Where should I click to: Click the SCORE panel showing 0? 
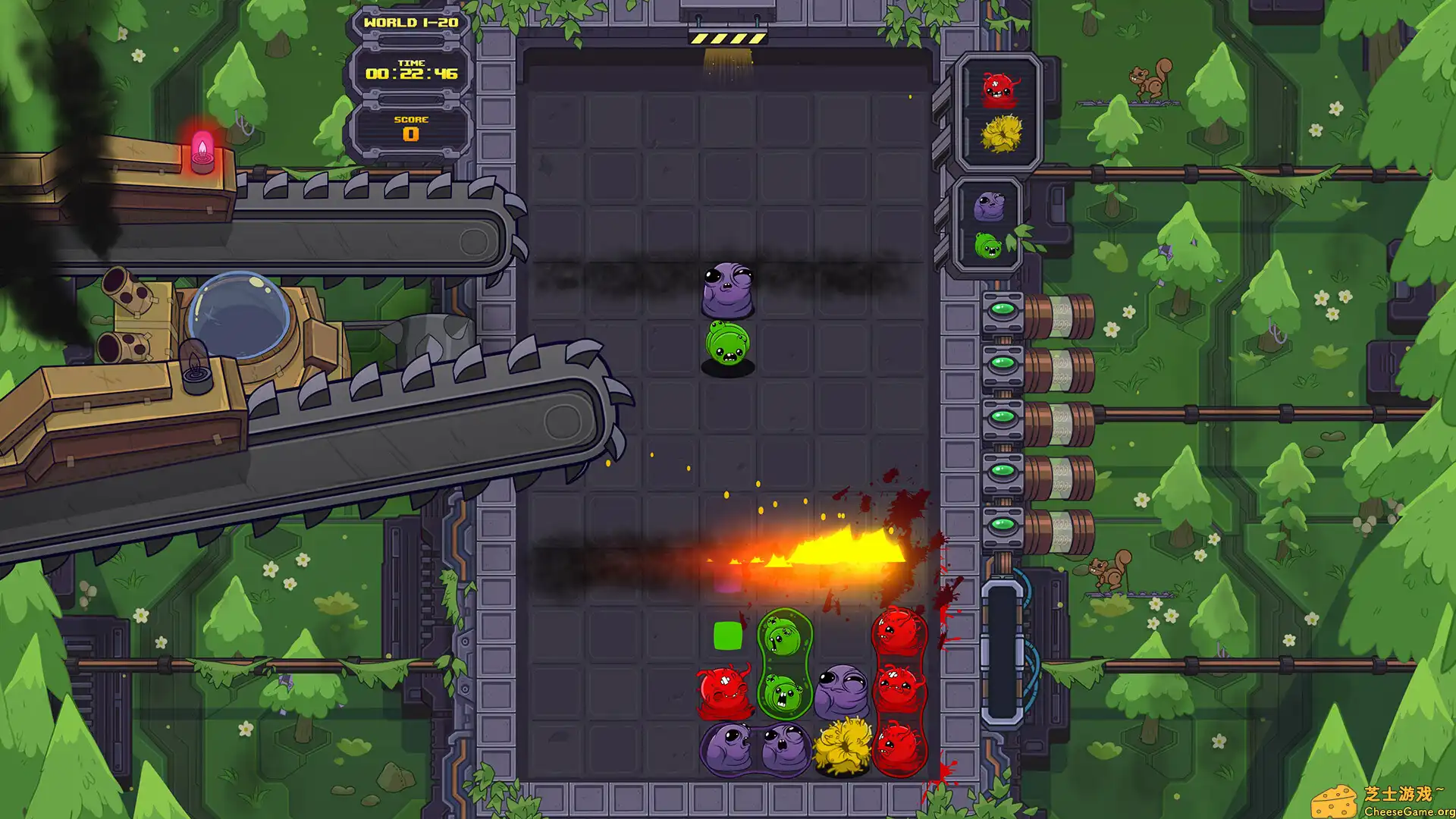coord(410,127)
